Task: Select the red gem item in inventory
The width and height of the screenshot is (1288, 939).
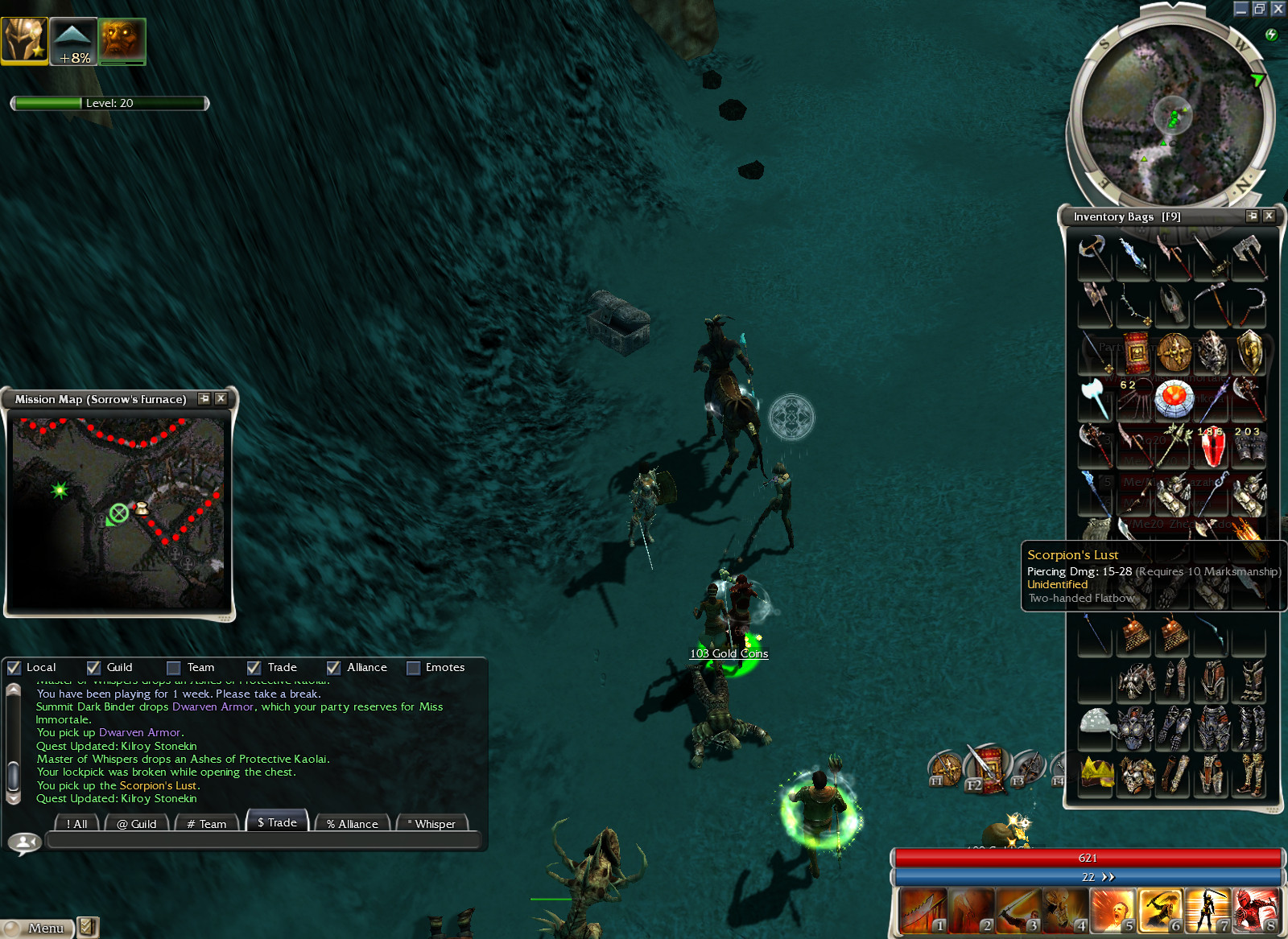Action: click(x=1212, y=447)
